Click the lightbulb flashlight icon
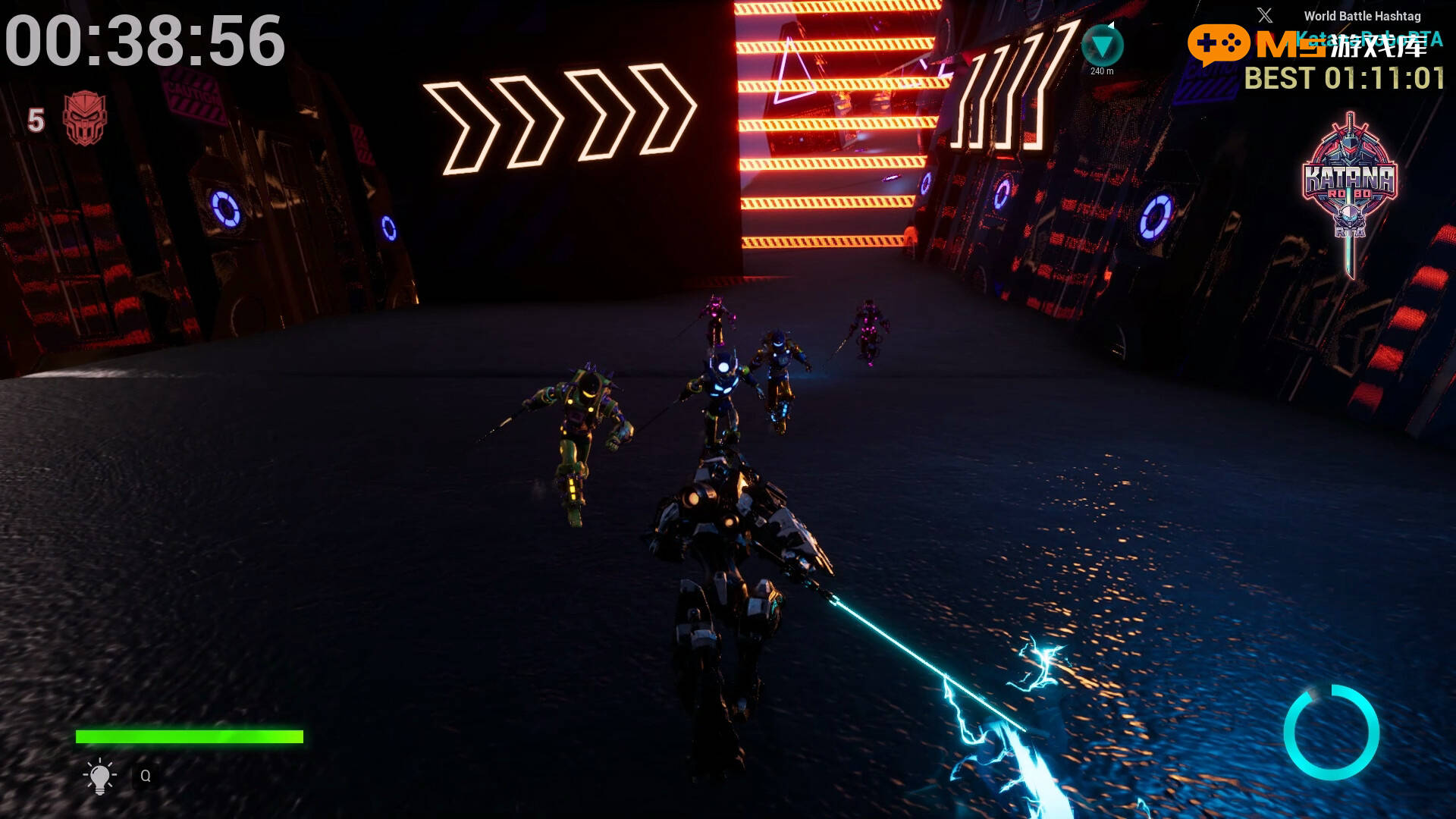The width and height of the screenshot is (1456, 819). (99, 776)
